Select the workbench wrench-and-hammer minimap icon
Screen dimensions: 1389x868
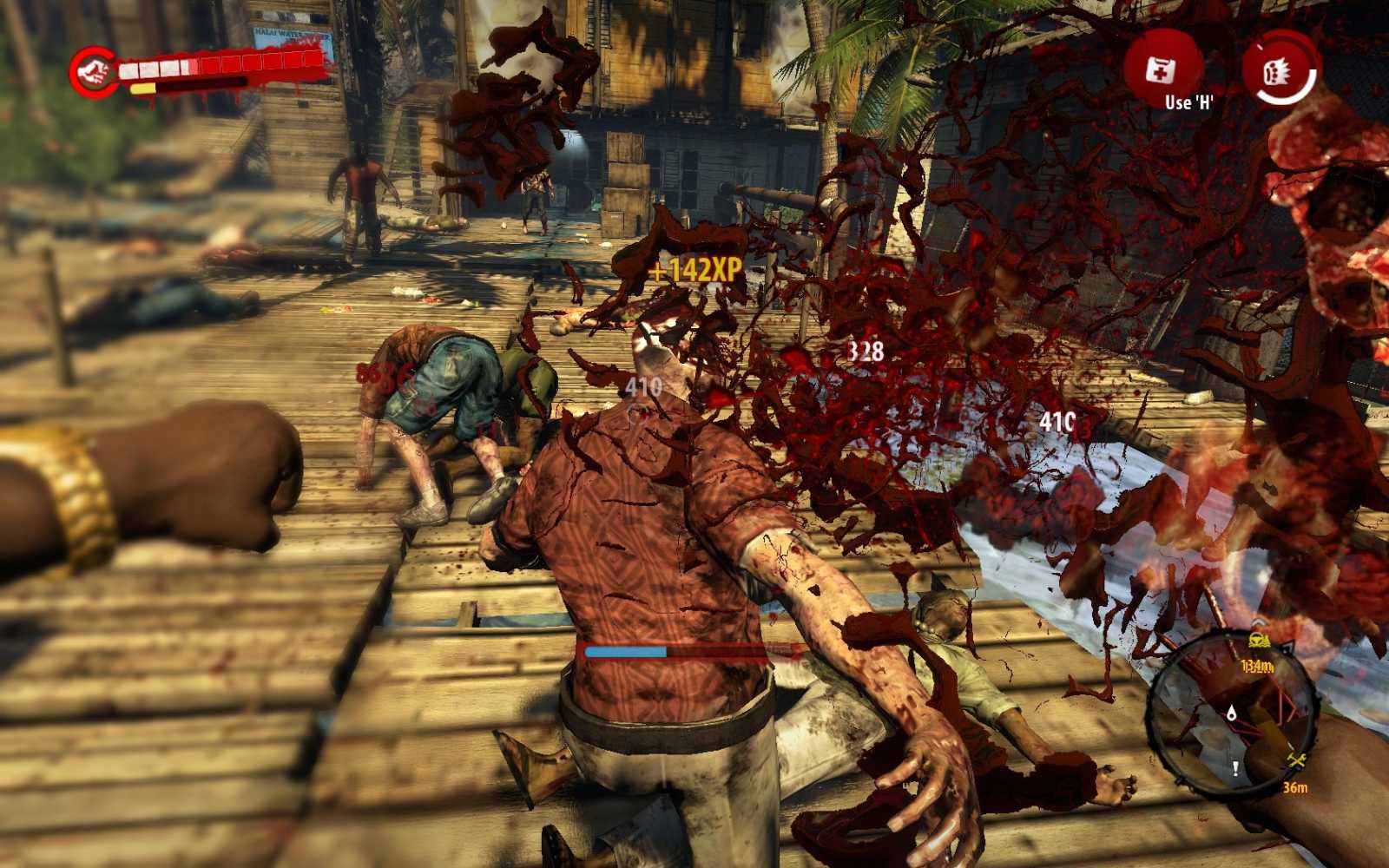[x=1296, y=760]
